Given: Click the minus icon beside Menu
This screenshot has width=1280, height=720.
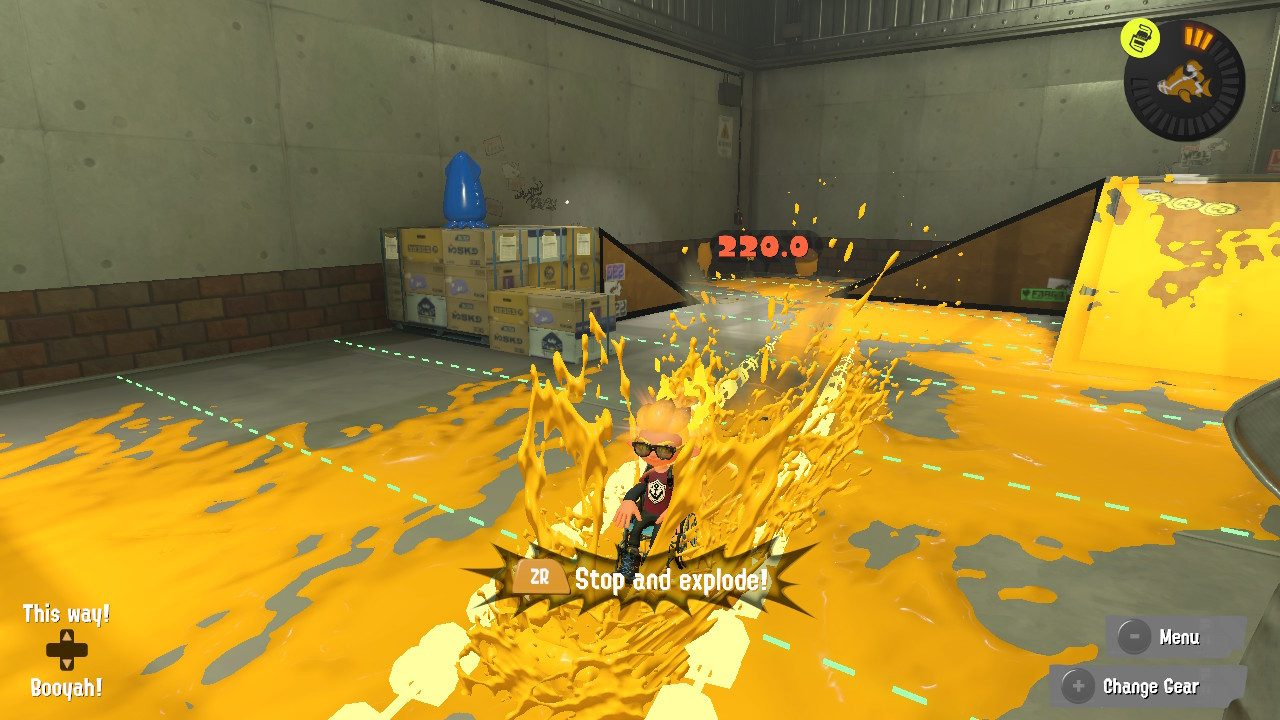Looking at the screenshot, I should [x=1135, y=637].
